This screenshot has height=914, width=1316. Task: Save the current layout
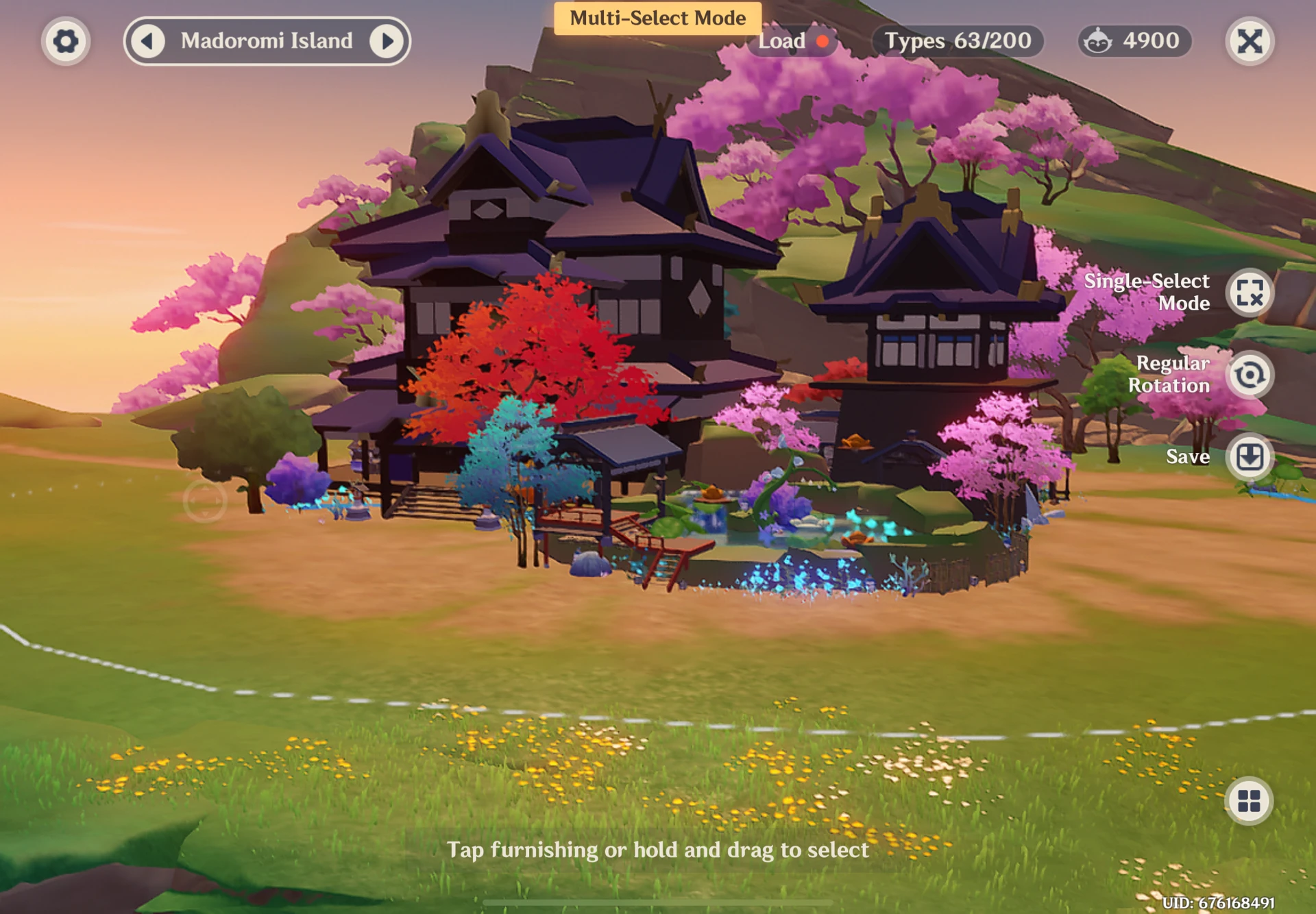[x=1250, y=456]
